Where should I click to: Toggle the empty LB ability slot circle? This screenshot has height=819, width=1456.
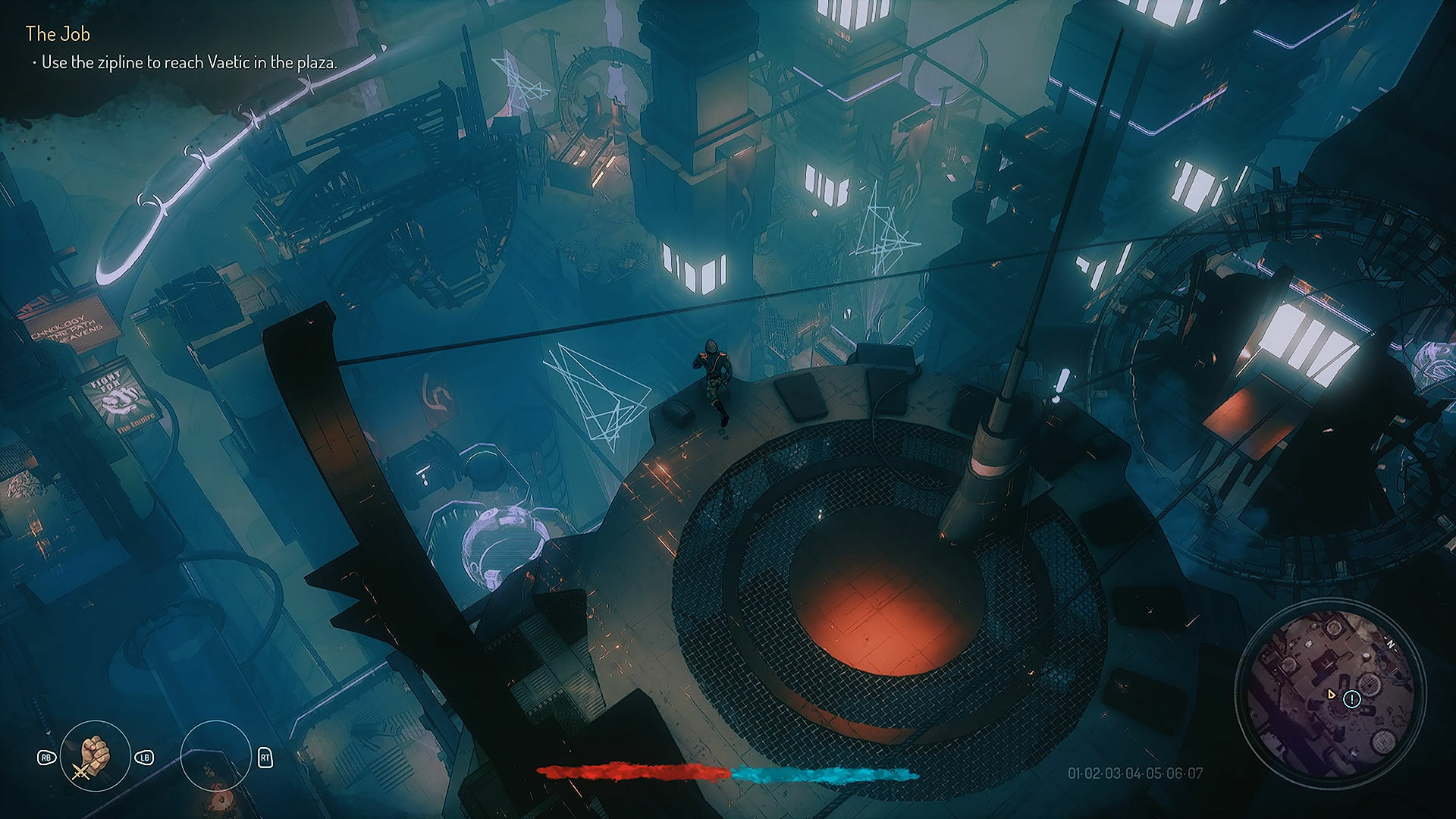215,758
